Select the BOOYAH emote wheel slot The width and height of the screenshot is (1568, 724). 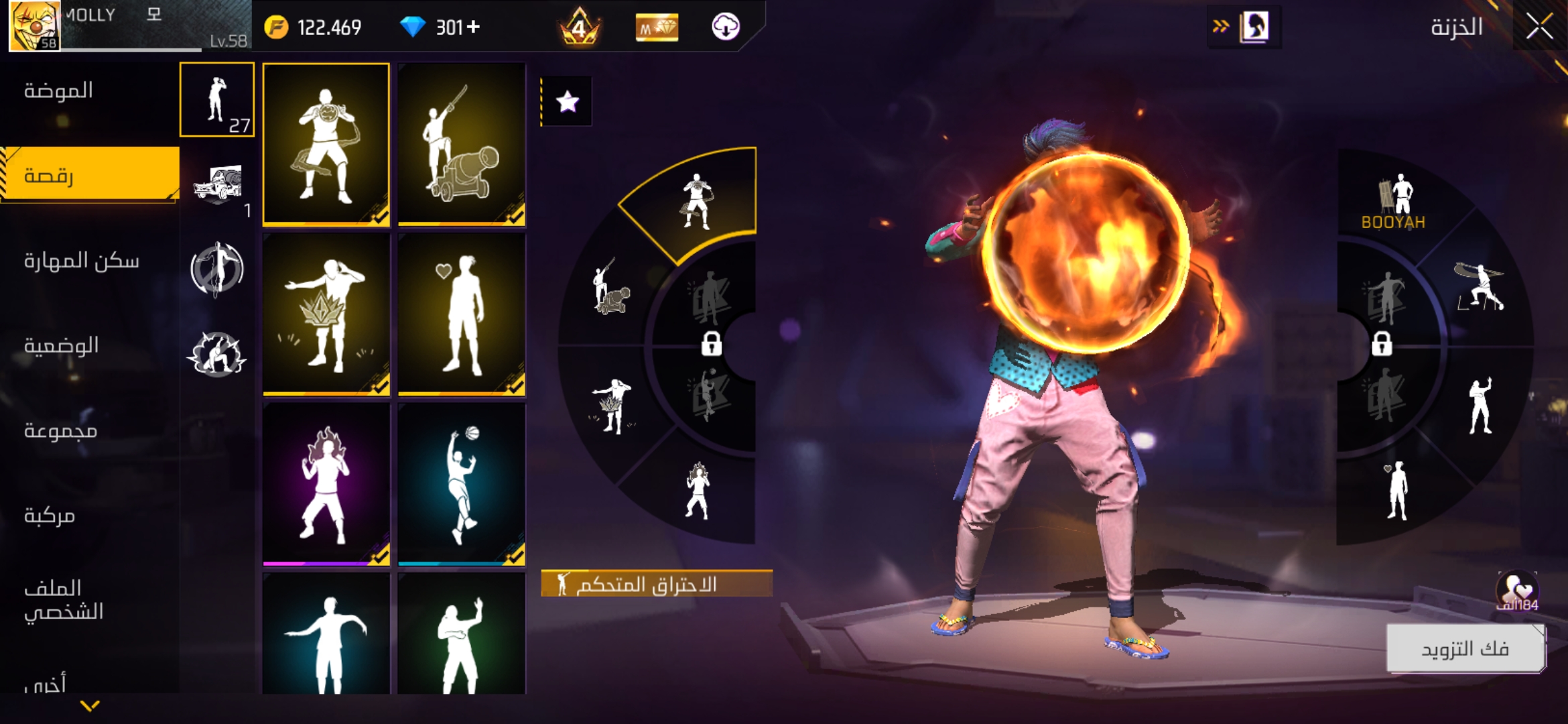(1394, 201)
